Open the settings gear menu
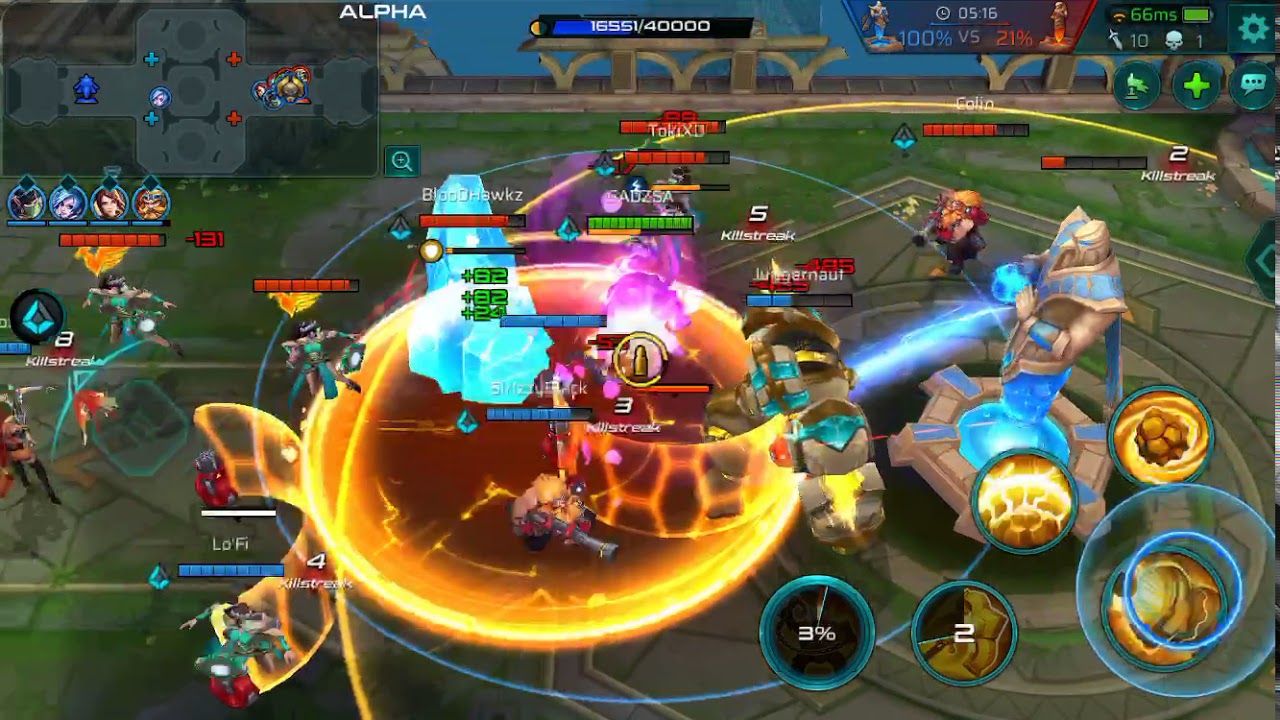This screenshot has width=1280, height=720. click(1253, 28)
